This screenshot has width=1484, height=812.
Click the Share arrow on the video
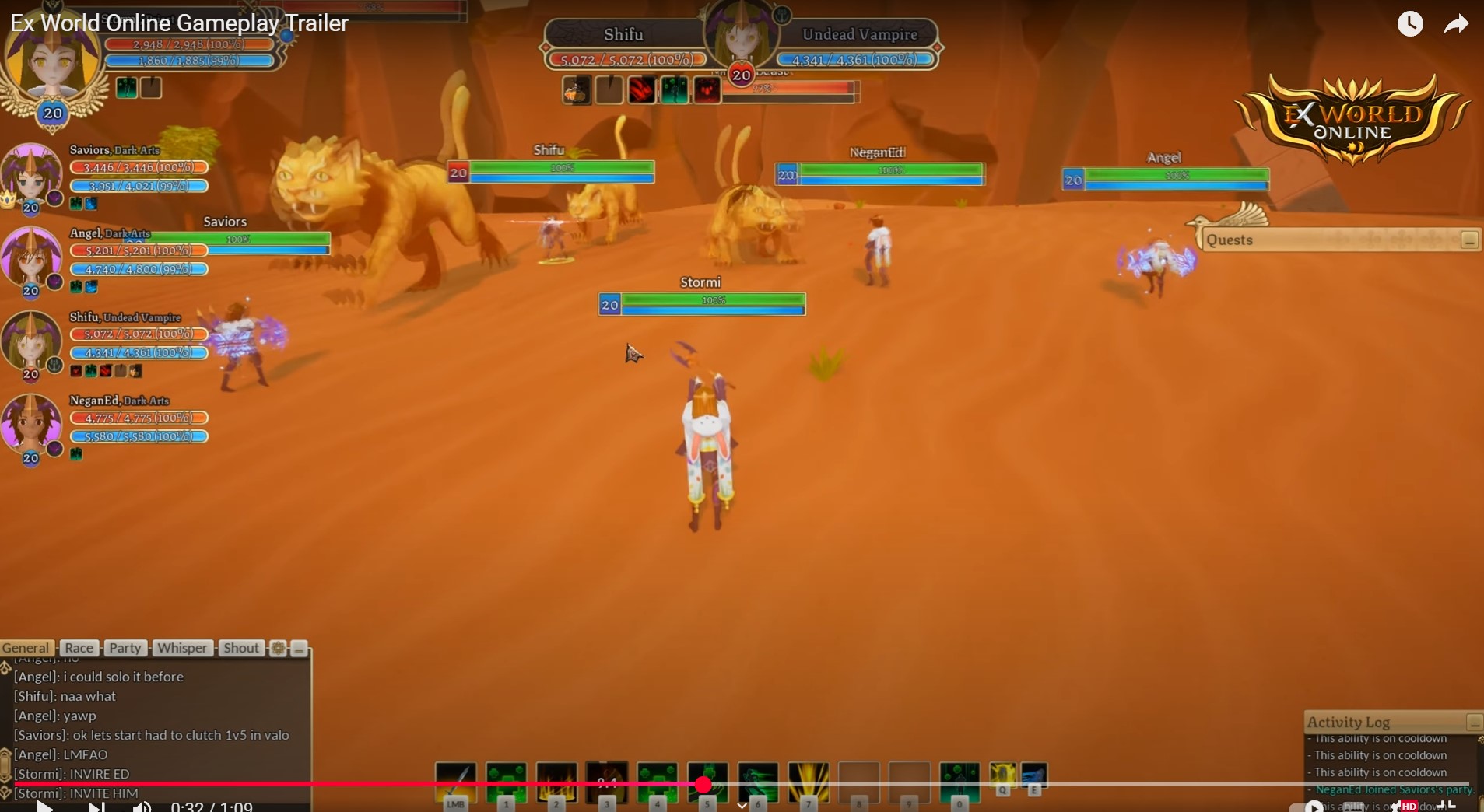[1456, 23]
